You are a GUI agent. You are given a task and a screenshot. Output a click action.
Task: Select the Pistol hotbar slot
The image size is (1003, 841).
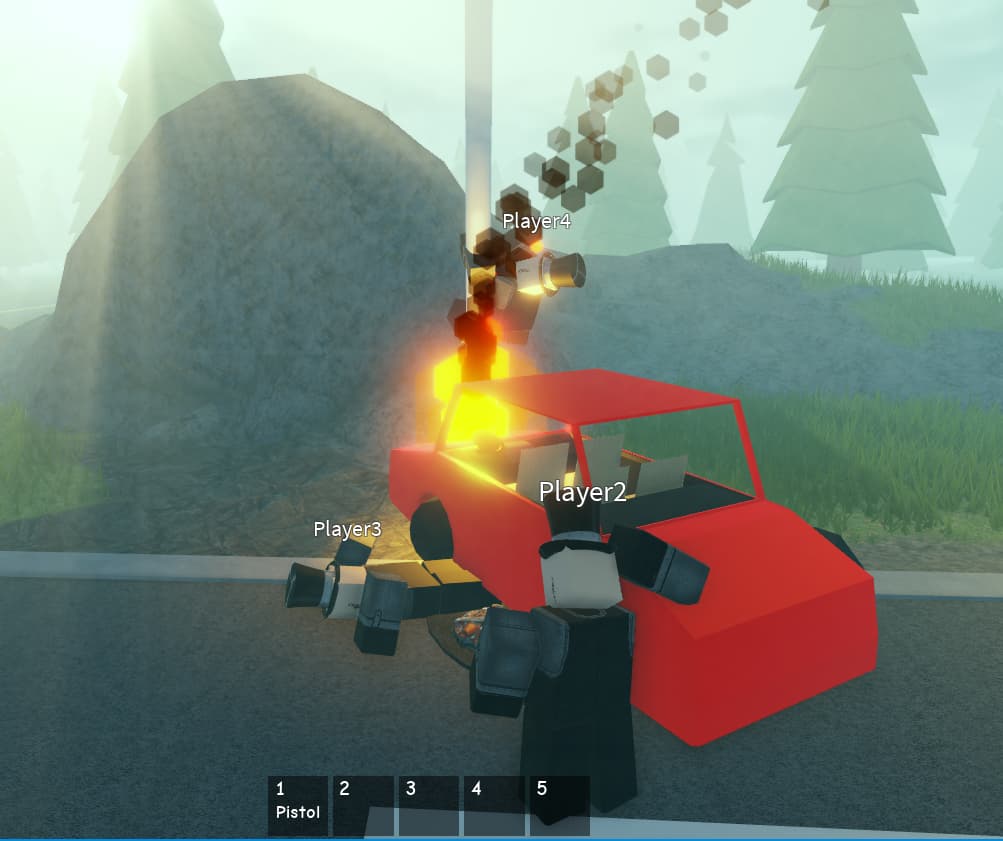[x=298, y=805]
